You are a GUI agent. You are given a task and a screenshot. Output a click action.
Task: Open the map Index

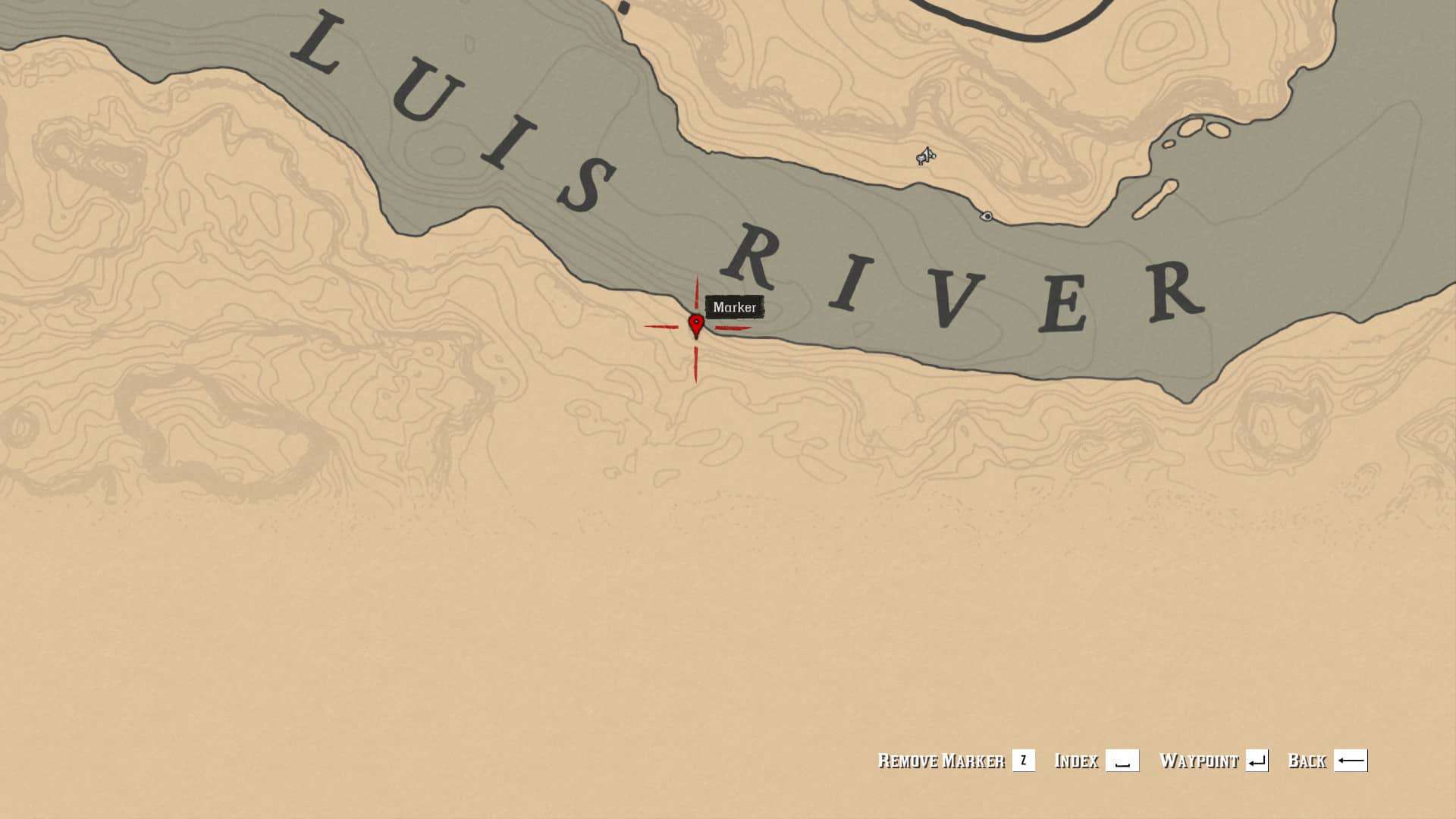[1096, 761]
